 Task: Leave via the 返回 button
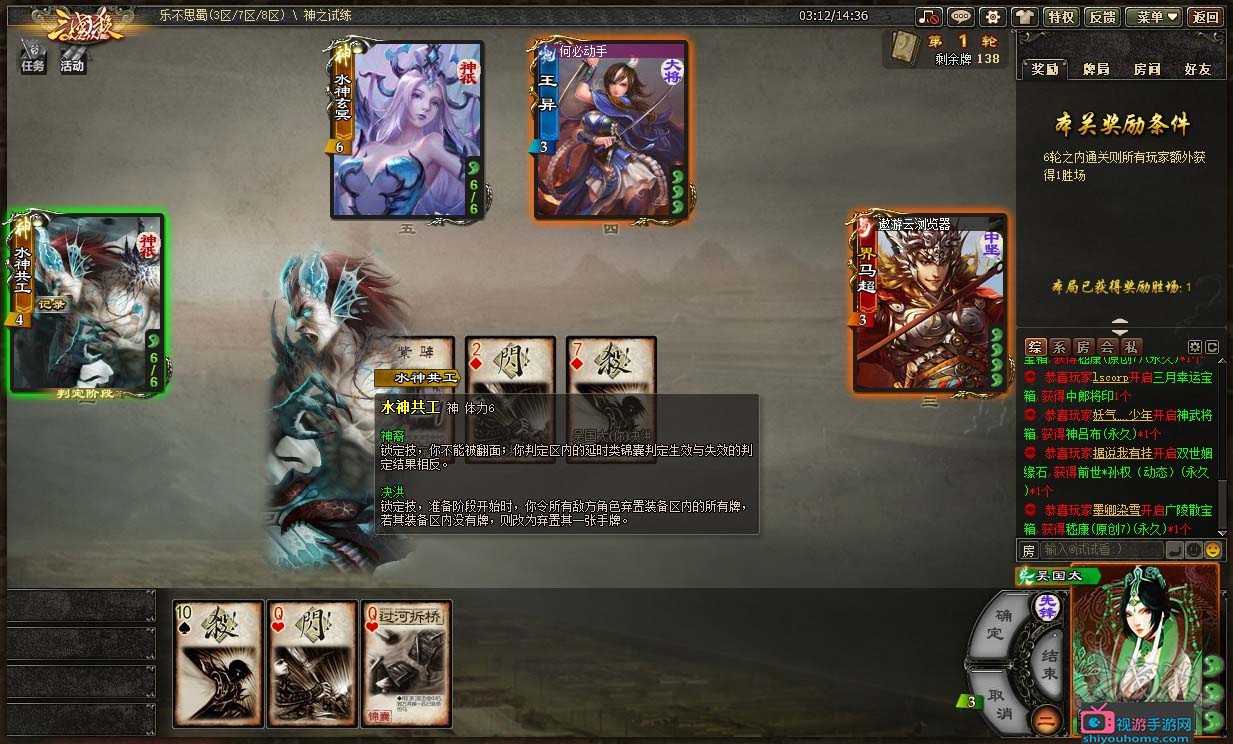coord(1205,17)
